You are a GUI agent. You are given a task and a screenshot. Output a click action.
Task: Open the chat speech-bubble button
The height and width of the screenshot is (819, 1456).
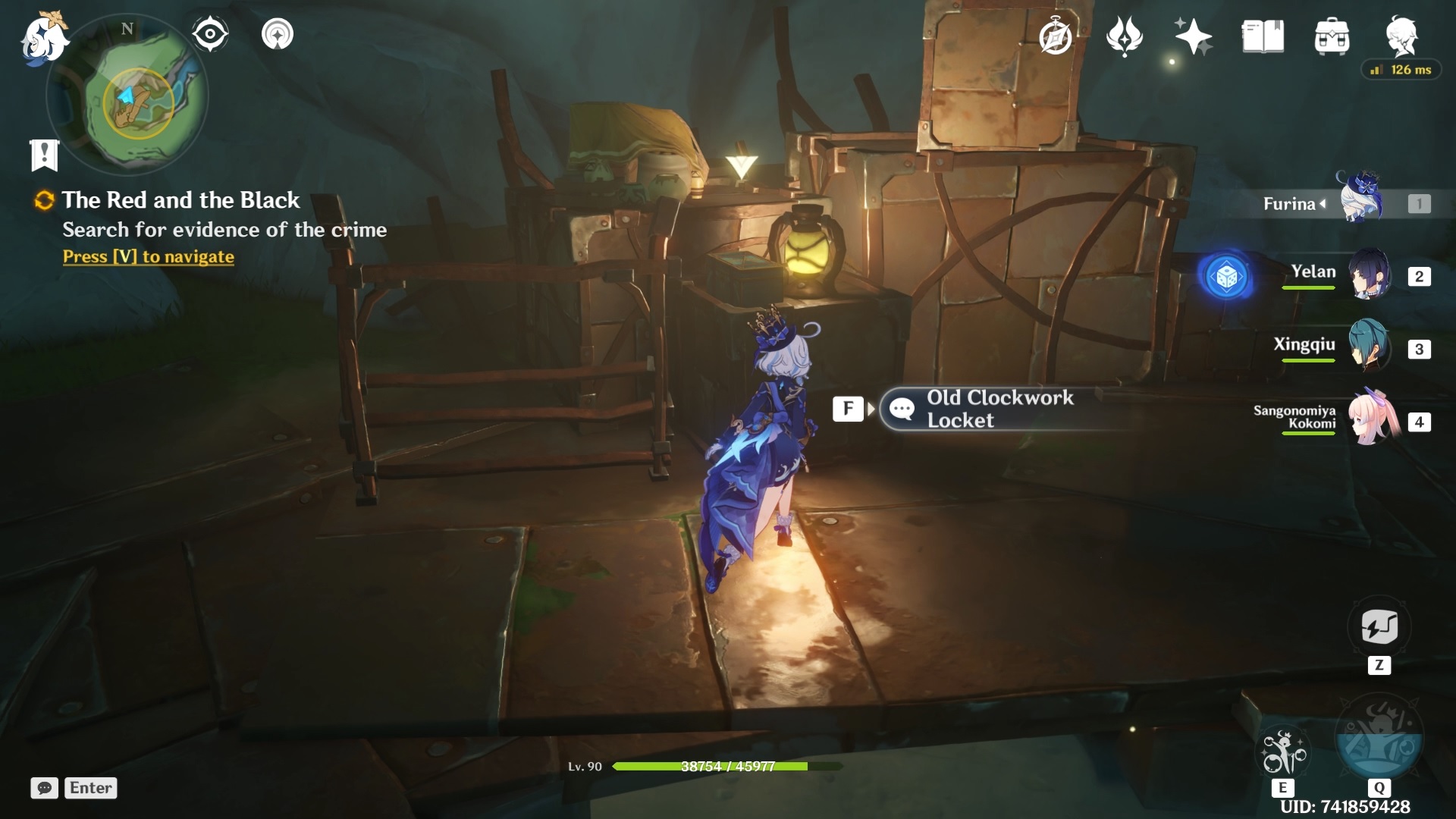pyautogui.click(x=45, y=788)
